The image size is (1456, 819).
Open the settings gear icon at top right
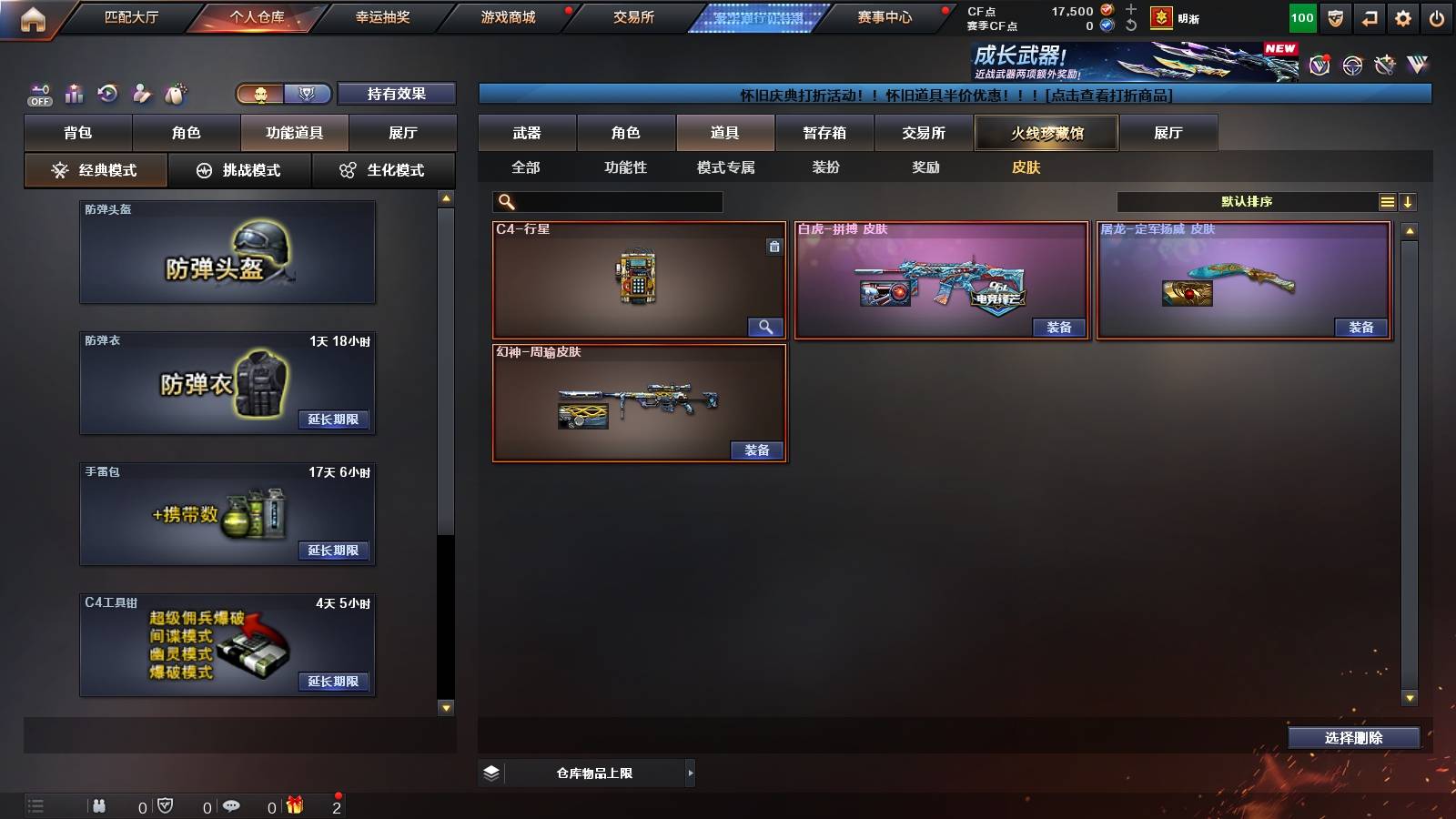pos(1403,16)
